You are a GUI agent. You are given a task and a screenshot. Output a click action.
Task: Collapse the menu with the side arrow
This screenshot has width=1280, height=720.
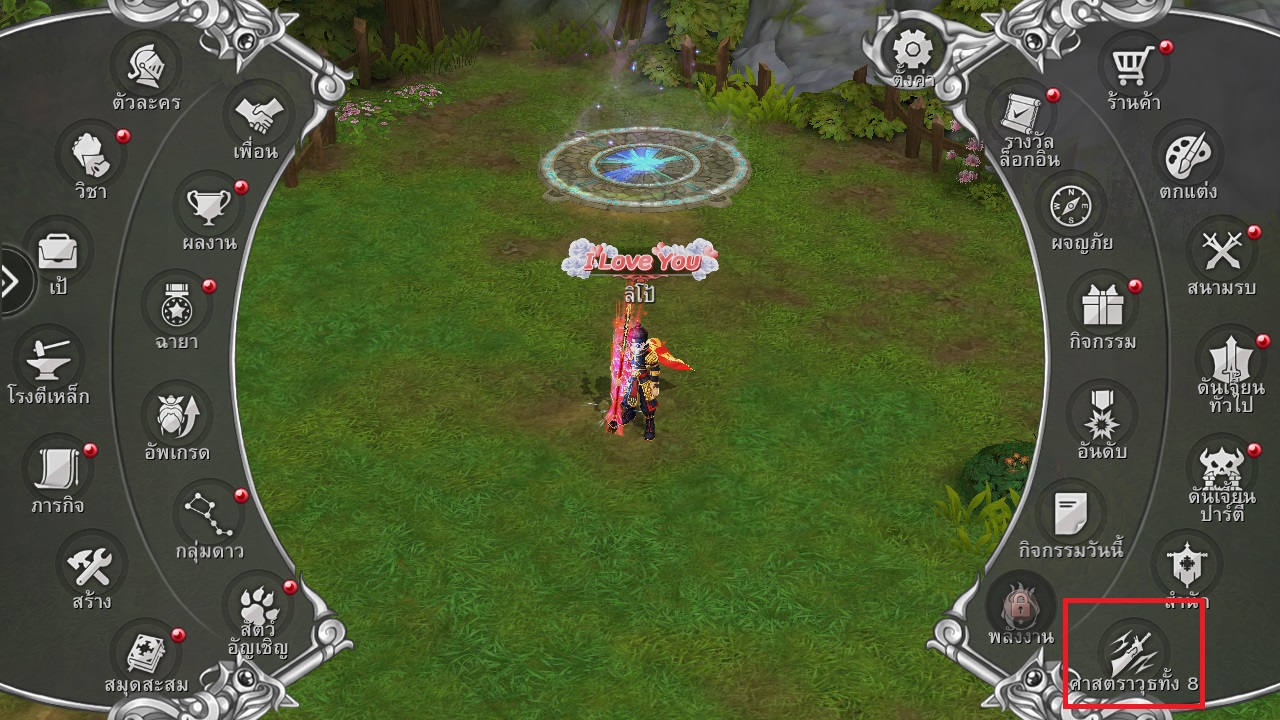(12, 283)
